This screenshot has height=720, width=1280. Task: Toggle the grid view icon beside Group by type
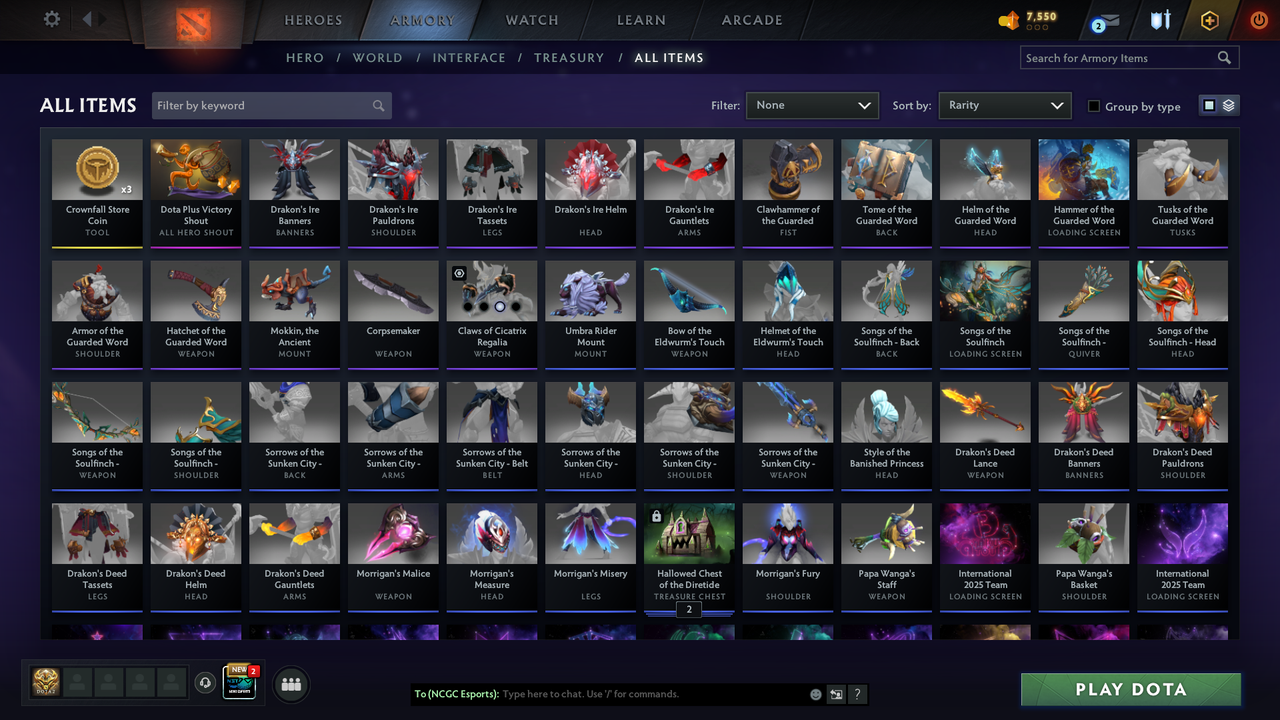(1210, 105)
